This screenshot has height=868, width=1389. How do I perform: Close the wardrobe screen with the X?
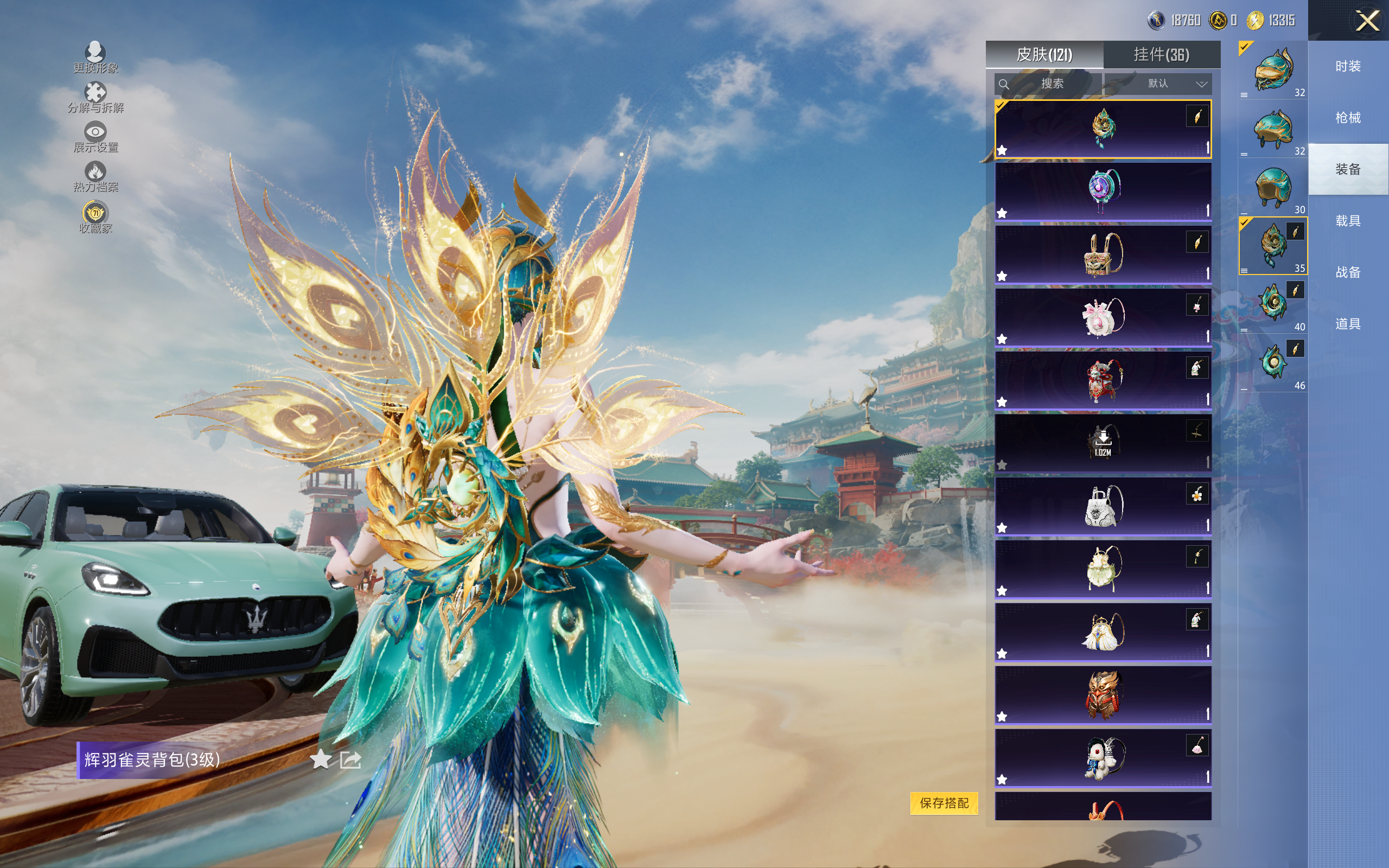(x=1367, y=21)
